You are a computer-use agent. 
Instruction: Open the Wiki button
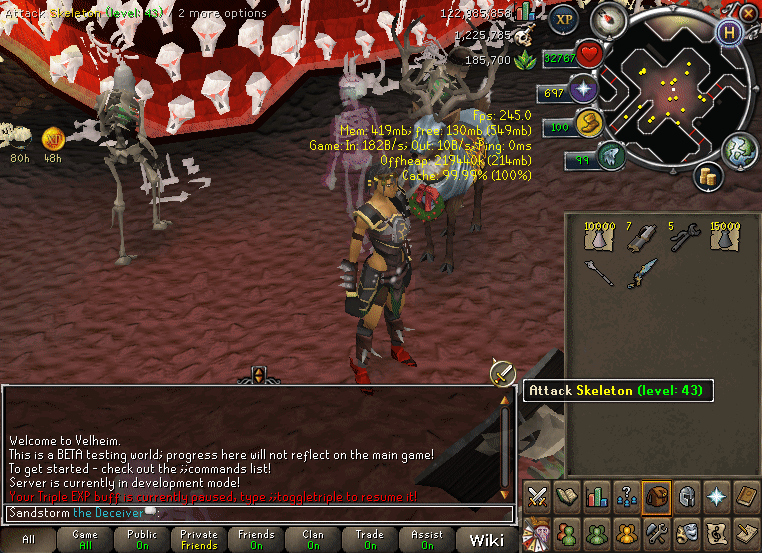[x=487, y=540]
